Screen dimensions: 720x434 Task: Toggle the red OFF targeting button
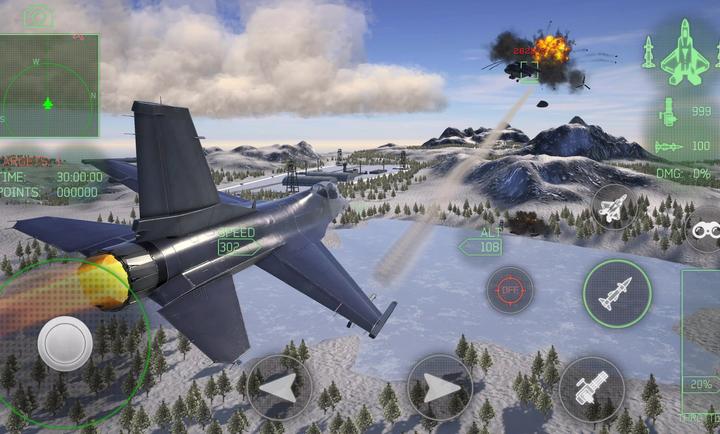point(510,290)
